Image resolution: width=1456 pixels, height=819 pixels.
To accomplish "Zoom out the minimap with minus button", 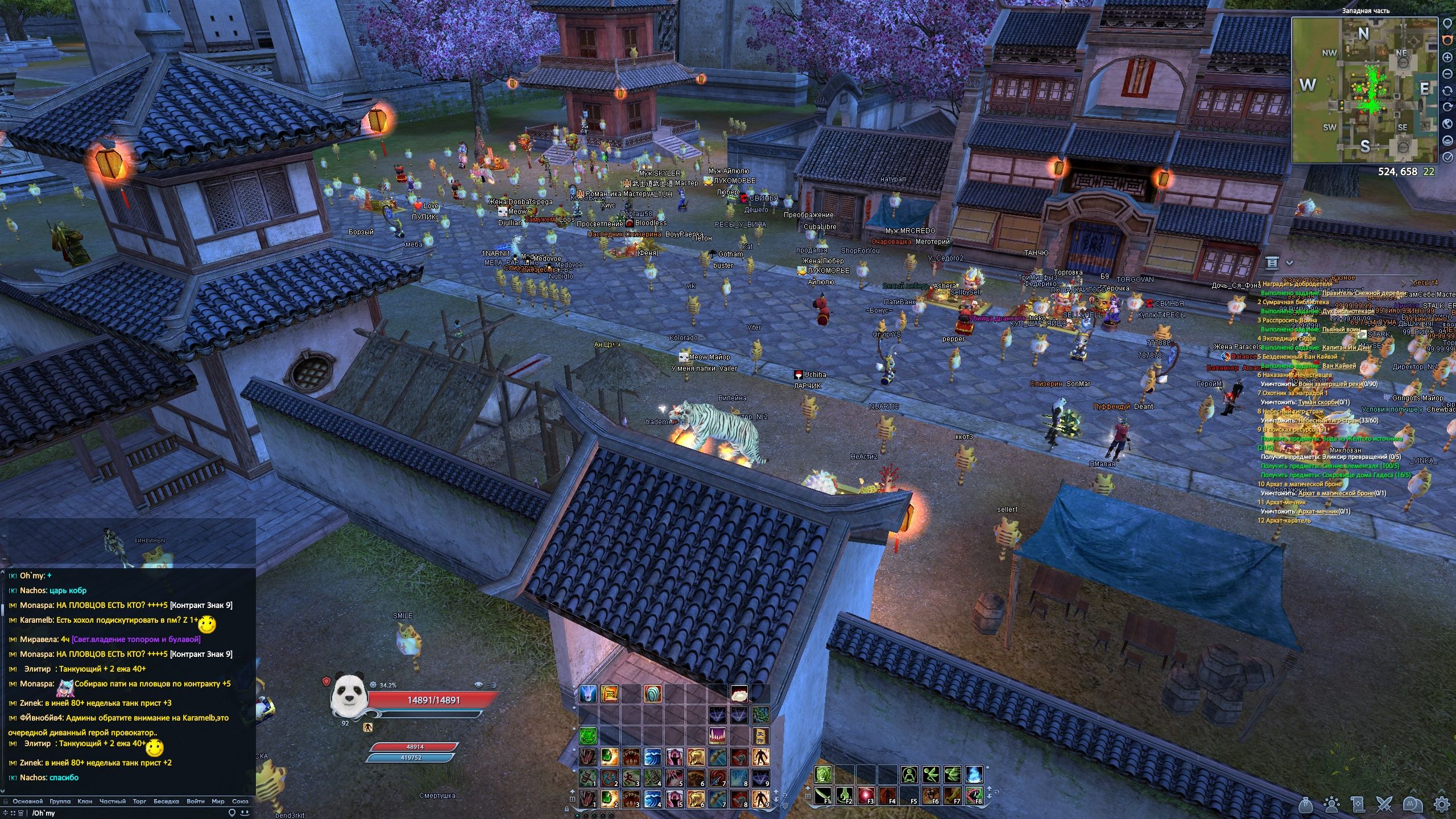I will [x=1448, y=74].
